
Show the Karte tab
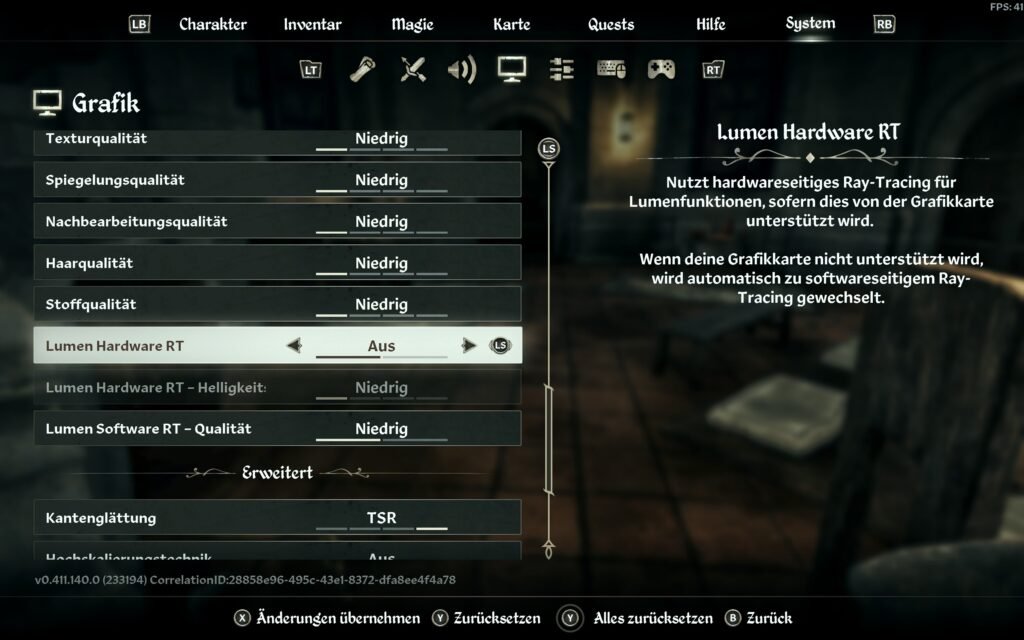click(511, 24)
